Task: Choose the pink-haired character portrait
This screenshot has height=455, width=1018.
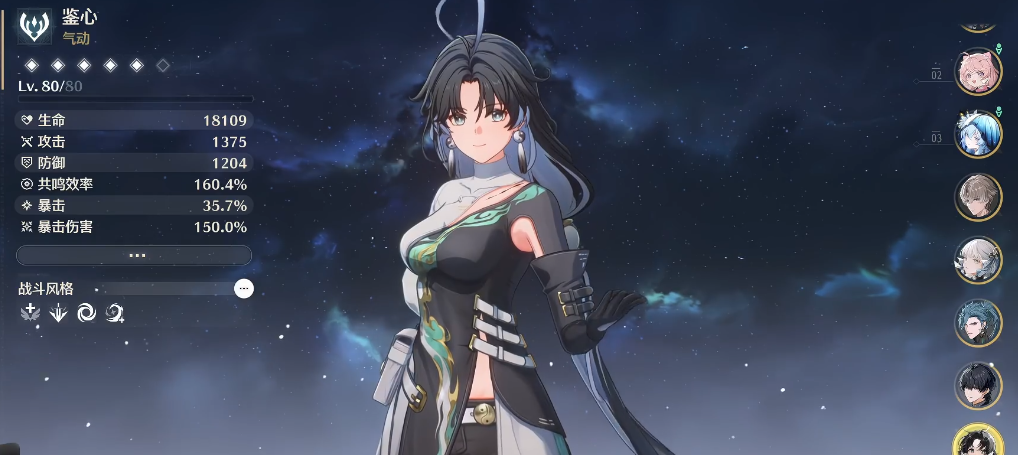Action: click(x=978, y=71)
